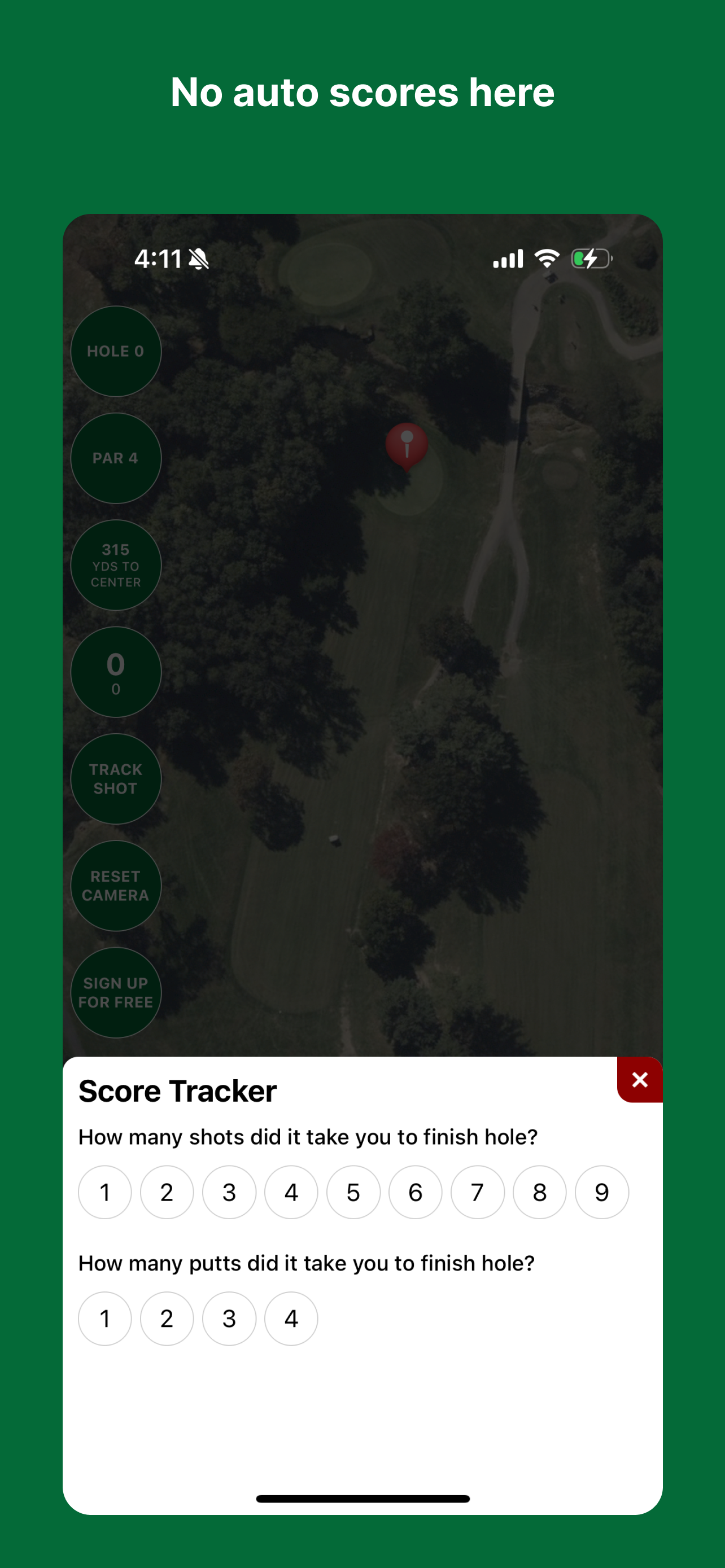
Task: Open Sign Up For Free
Action: pyautogui.click(x=116, y=992)
